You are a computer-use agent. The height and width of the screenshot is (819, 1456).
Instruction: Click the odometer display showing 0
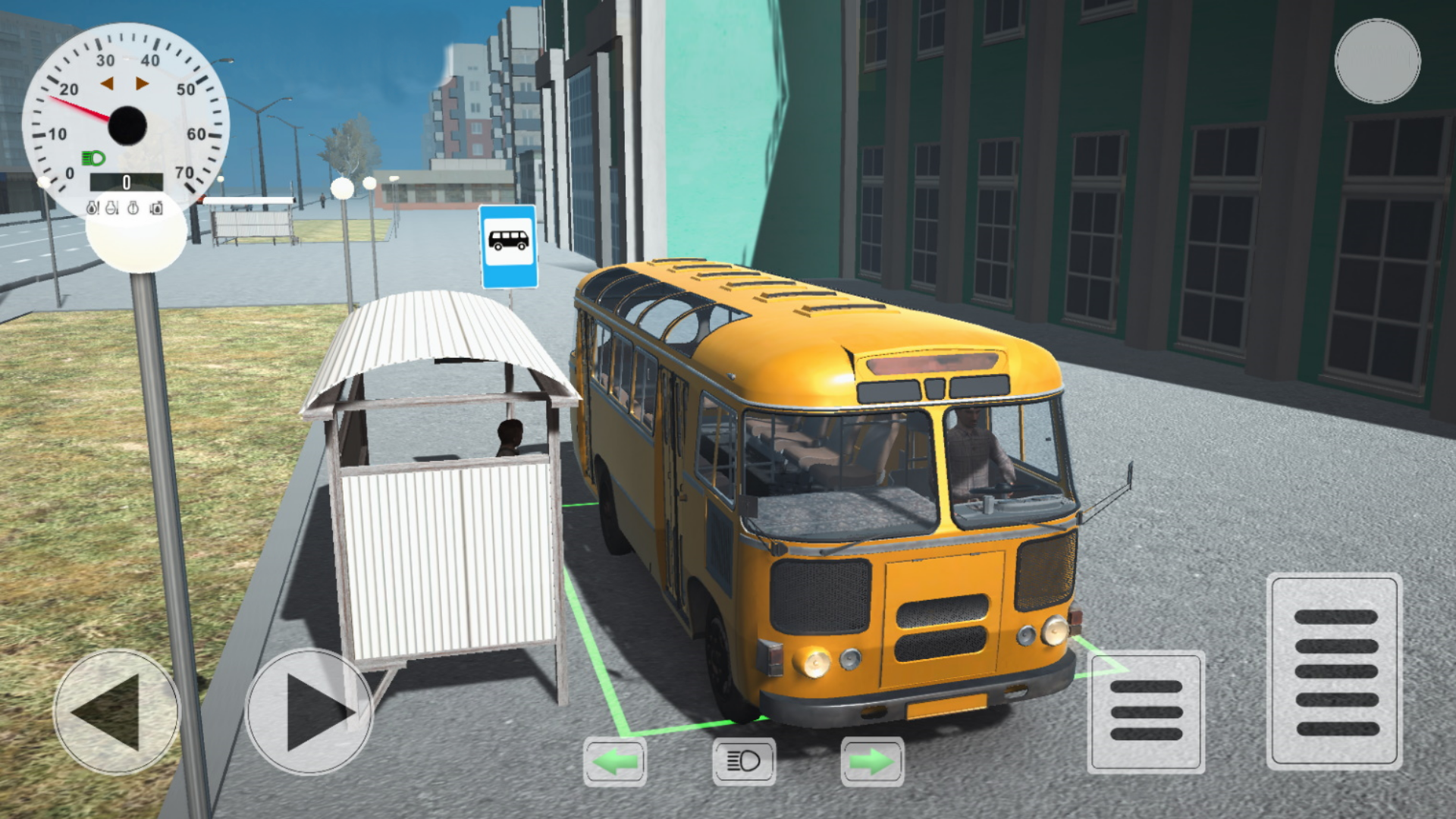click(x=126, y=182)
